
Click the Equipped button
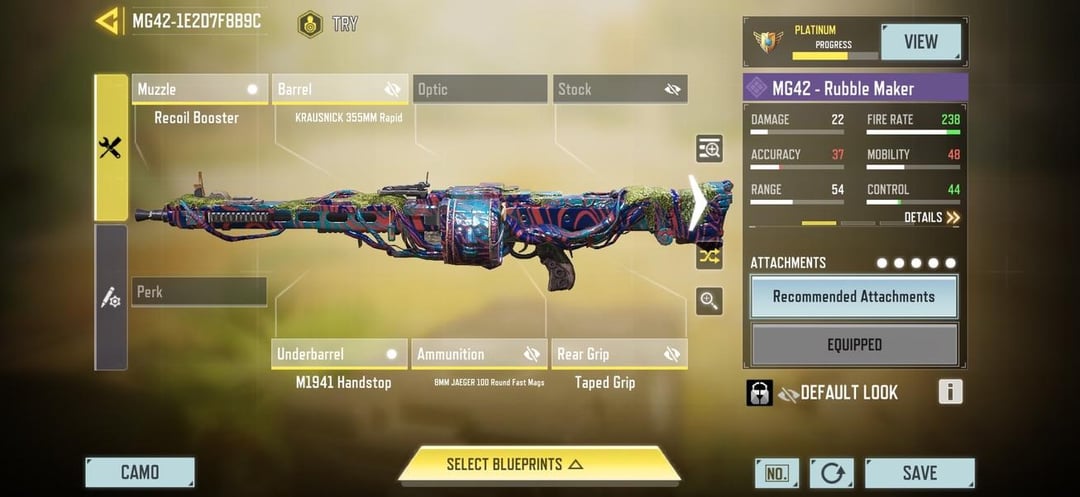click(x=854, y=345)
